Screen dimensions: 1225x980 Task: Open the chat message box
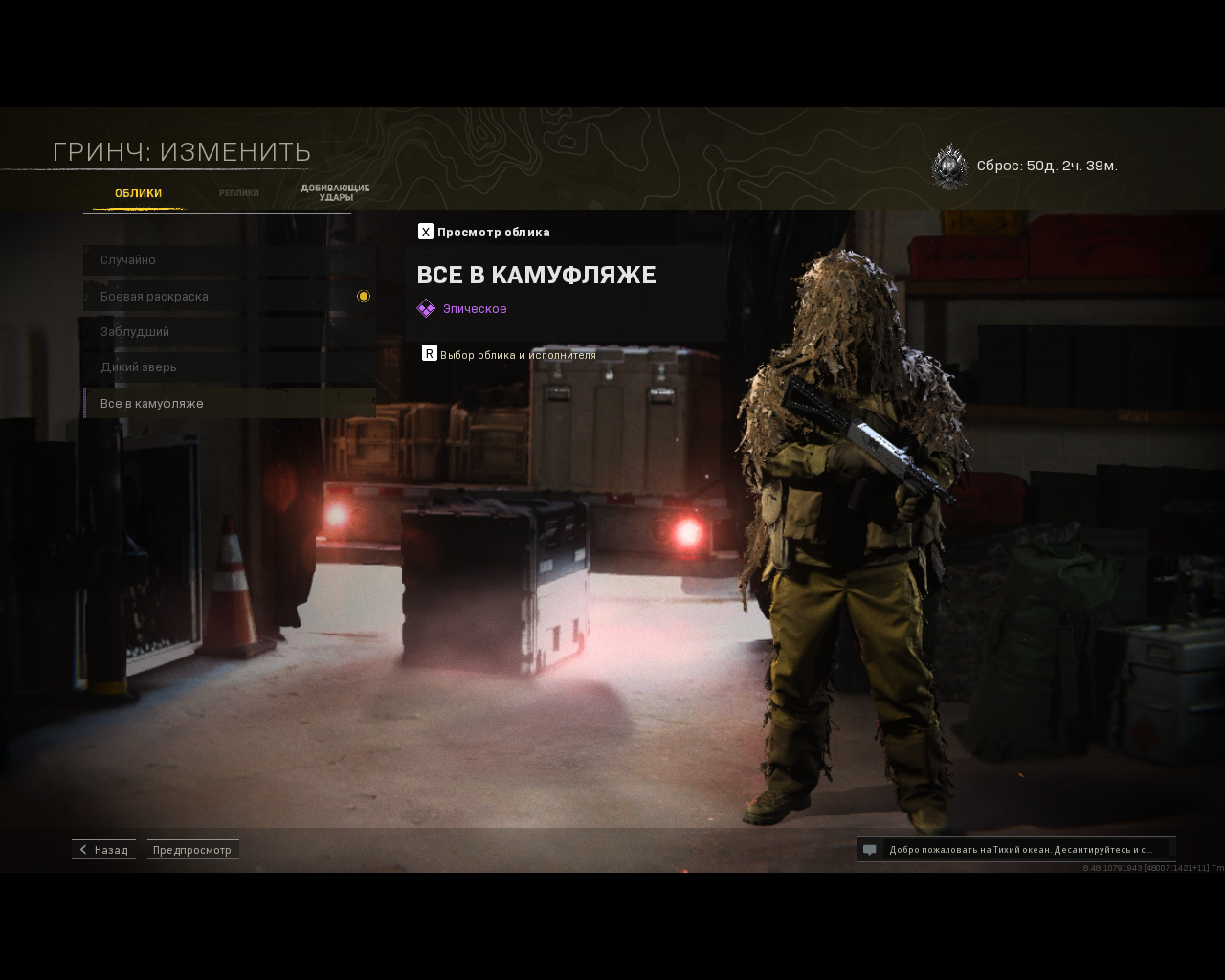(1015, 850)
